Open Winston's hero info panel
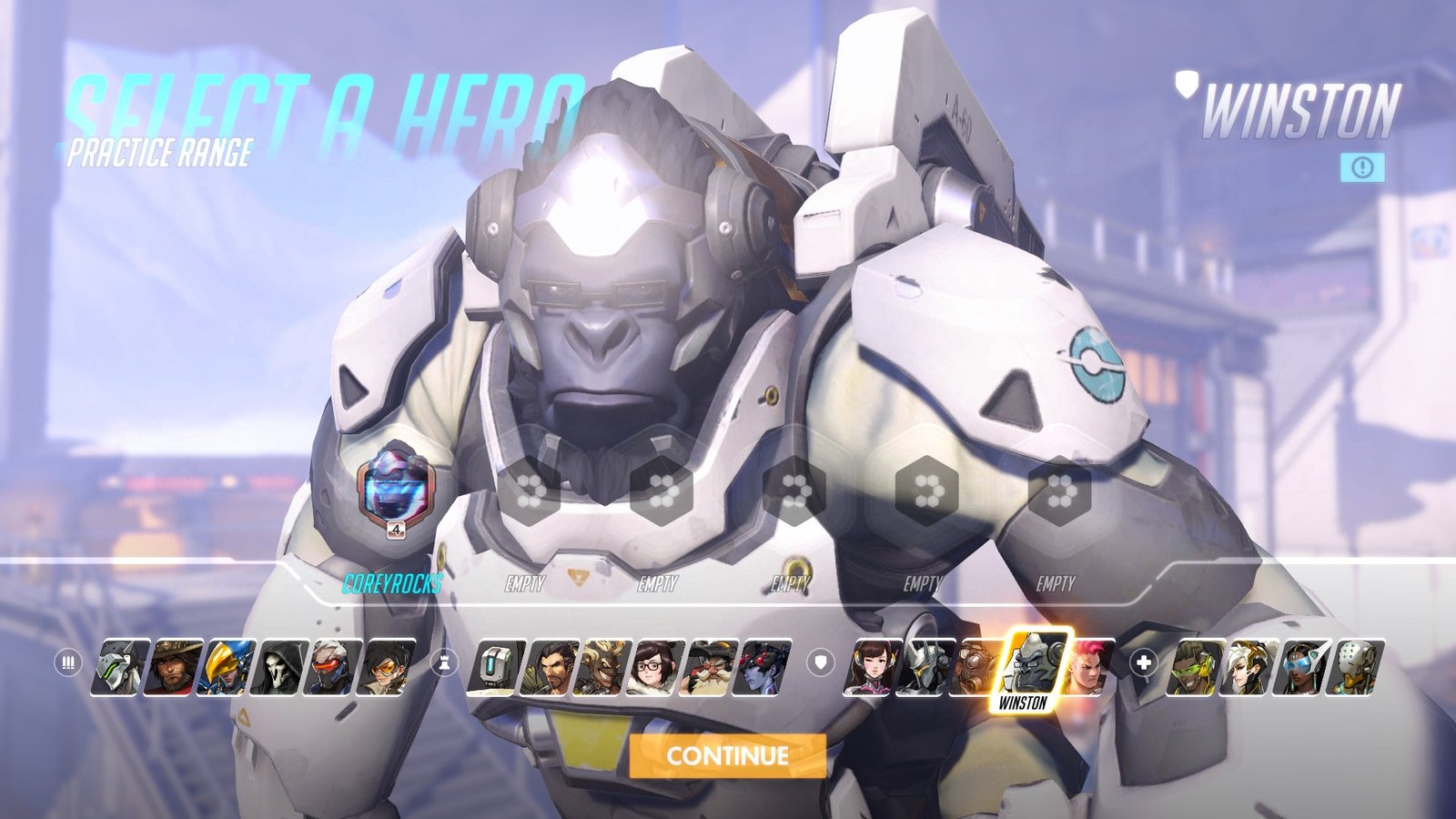Screen dimensions: 1456x819 pos(1362,167)
